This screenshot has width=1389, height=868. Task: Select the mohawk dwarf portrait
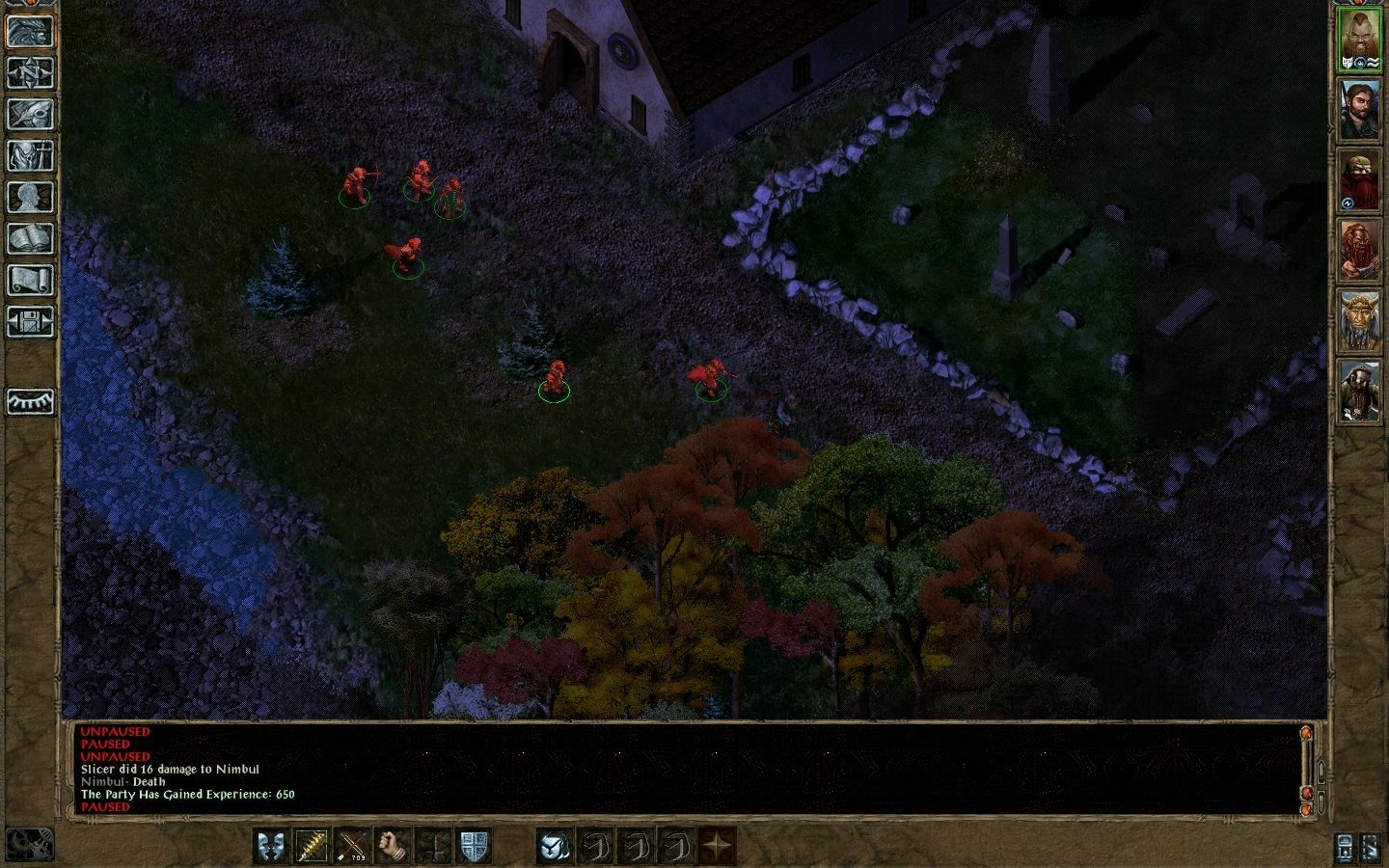coord(1360,41)
